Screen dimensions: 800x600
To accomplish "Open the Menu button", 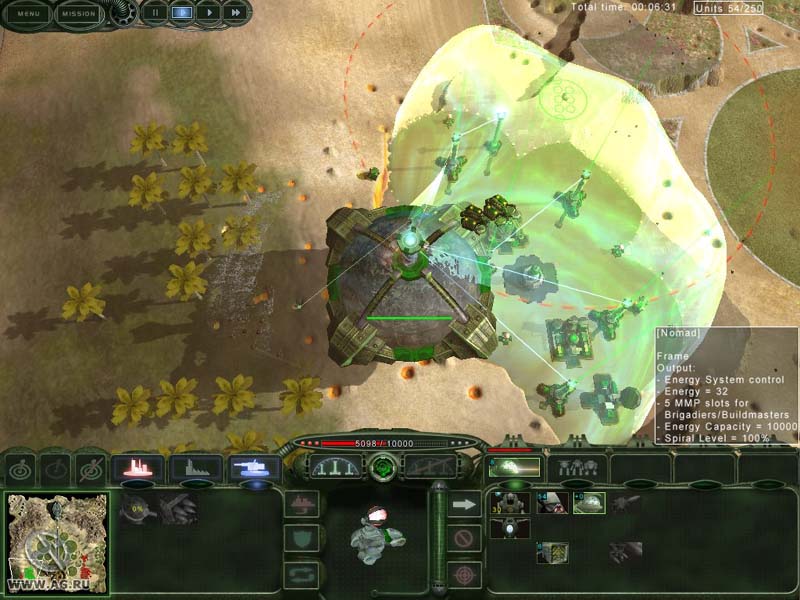I will click(x=26, y=14).
